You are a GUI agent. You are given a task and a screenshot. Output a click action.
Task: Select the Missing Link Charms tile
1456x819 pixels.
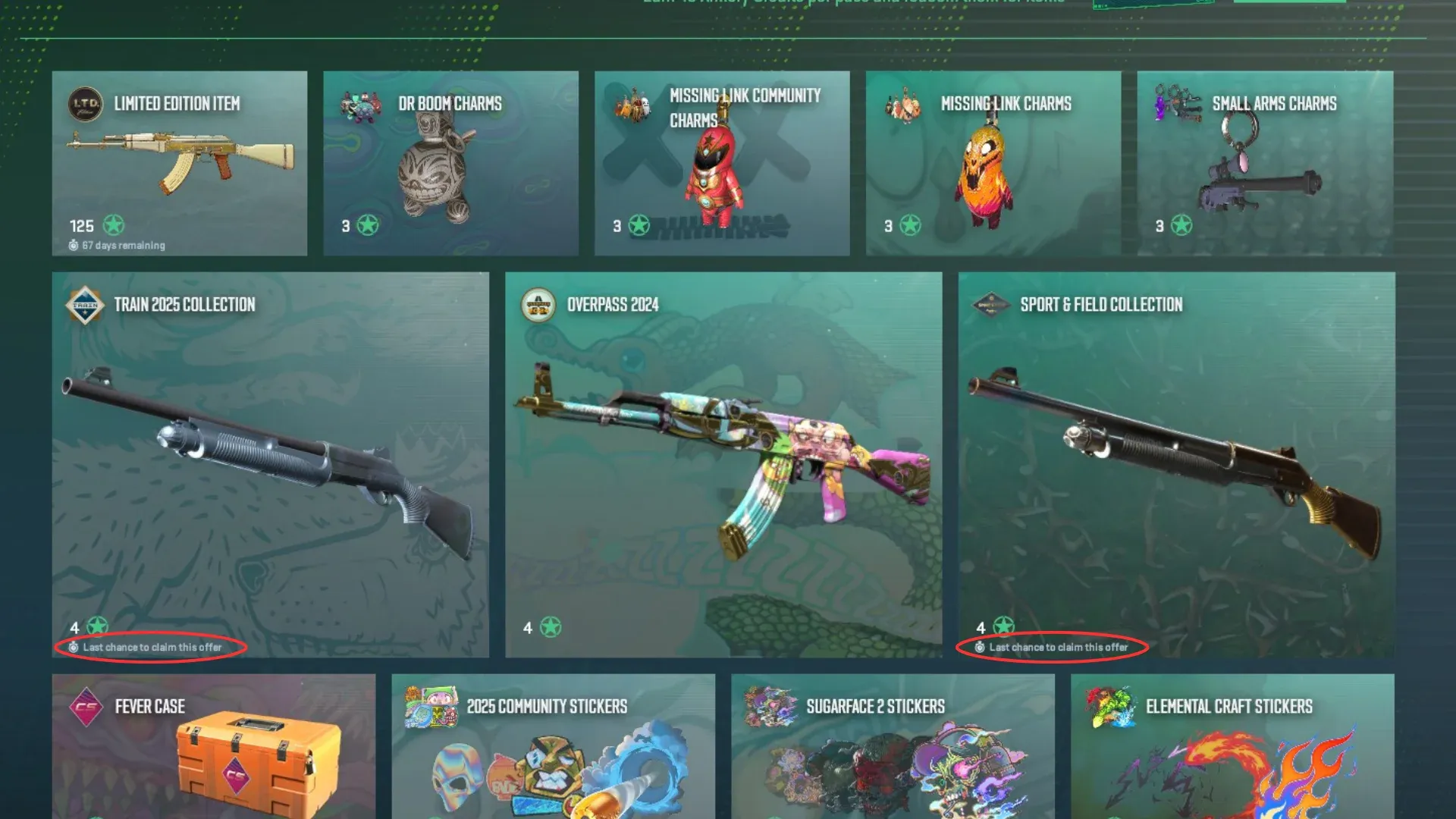click(993, 163)
